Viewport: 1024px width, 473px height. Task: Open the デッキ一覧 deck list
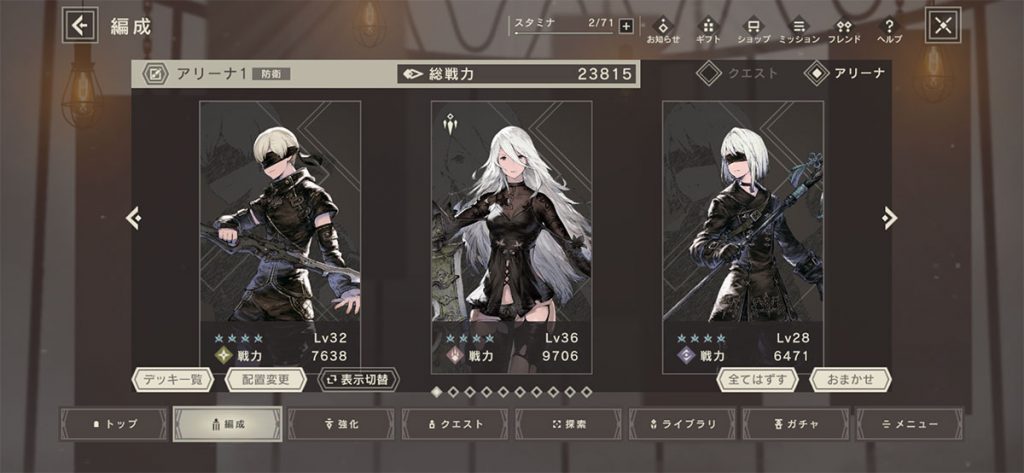pyautogui.click(x=174, y=380)
